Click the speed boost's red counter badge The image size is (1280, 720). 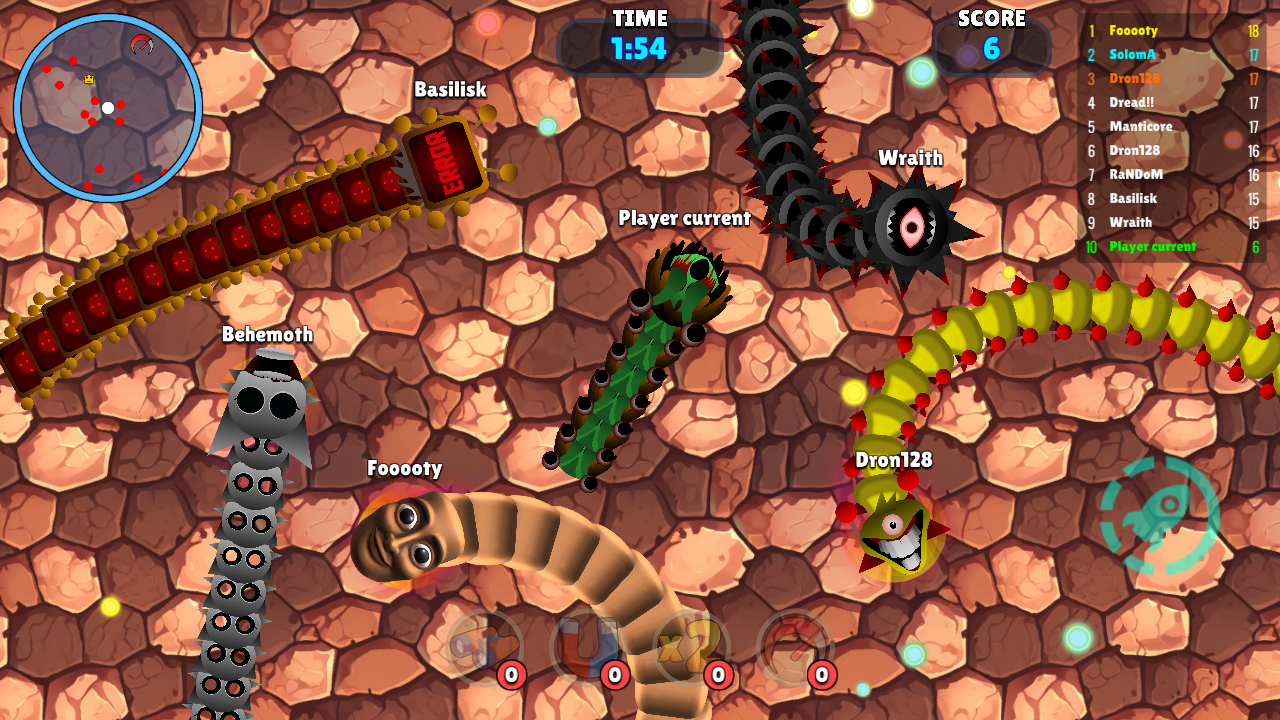(x=820, y=674)
